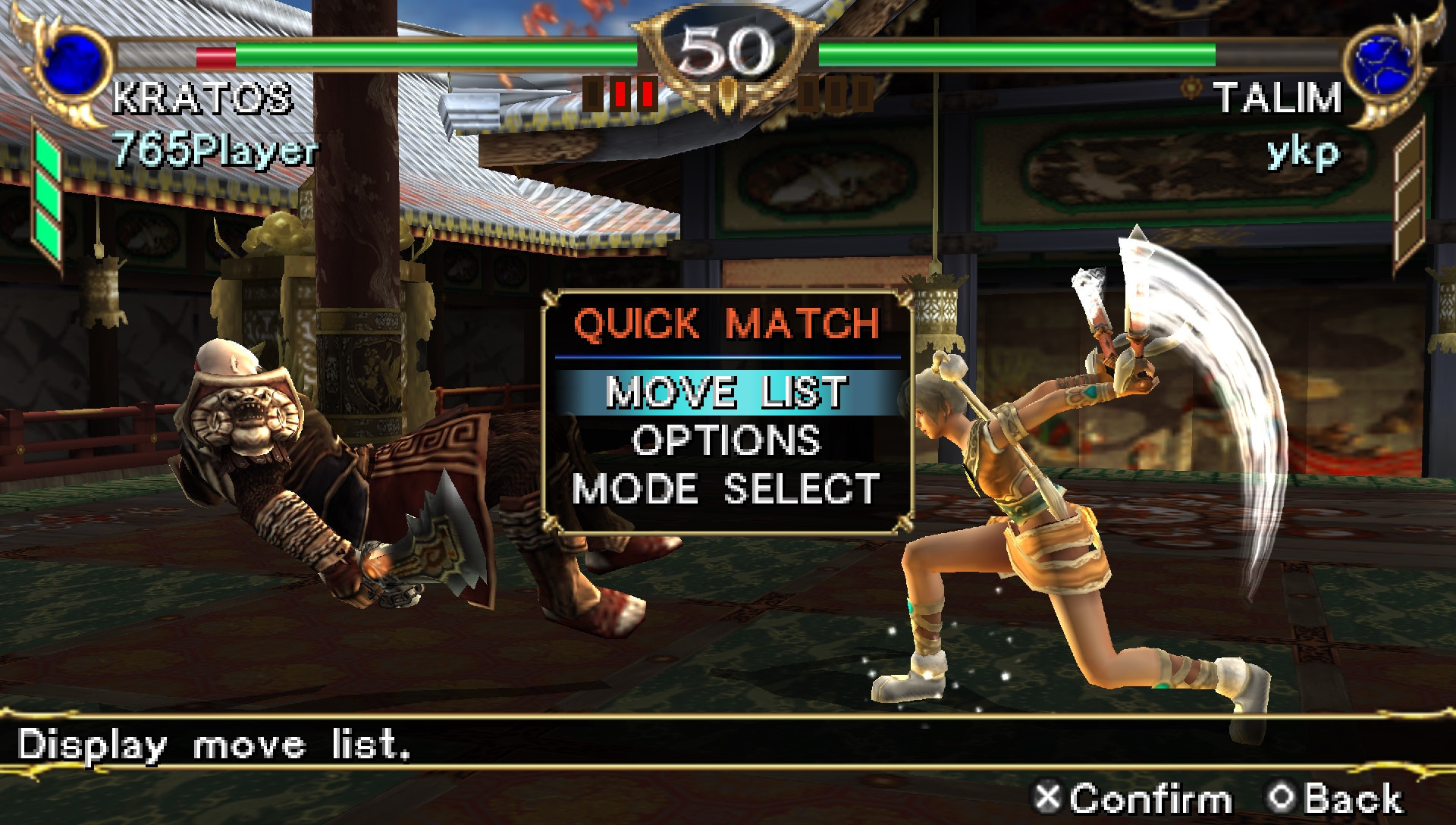The width and height of the screenshot is (1456, 825).
Task: Open MOVE LIST from the pause menu
Action: (728, 391)
